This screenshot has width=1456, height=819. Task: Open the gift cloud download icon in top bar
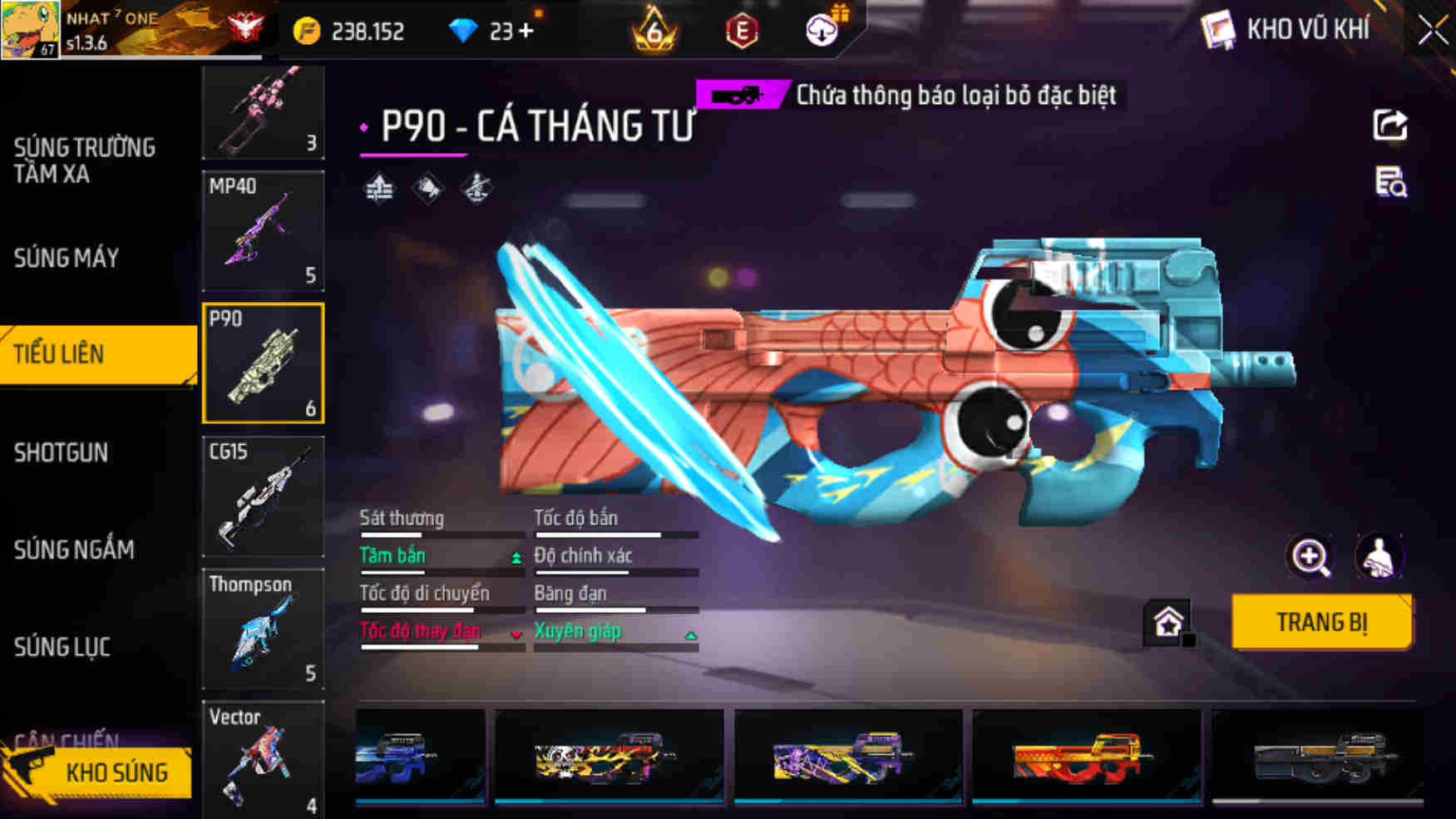click(822, 32)
